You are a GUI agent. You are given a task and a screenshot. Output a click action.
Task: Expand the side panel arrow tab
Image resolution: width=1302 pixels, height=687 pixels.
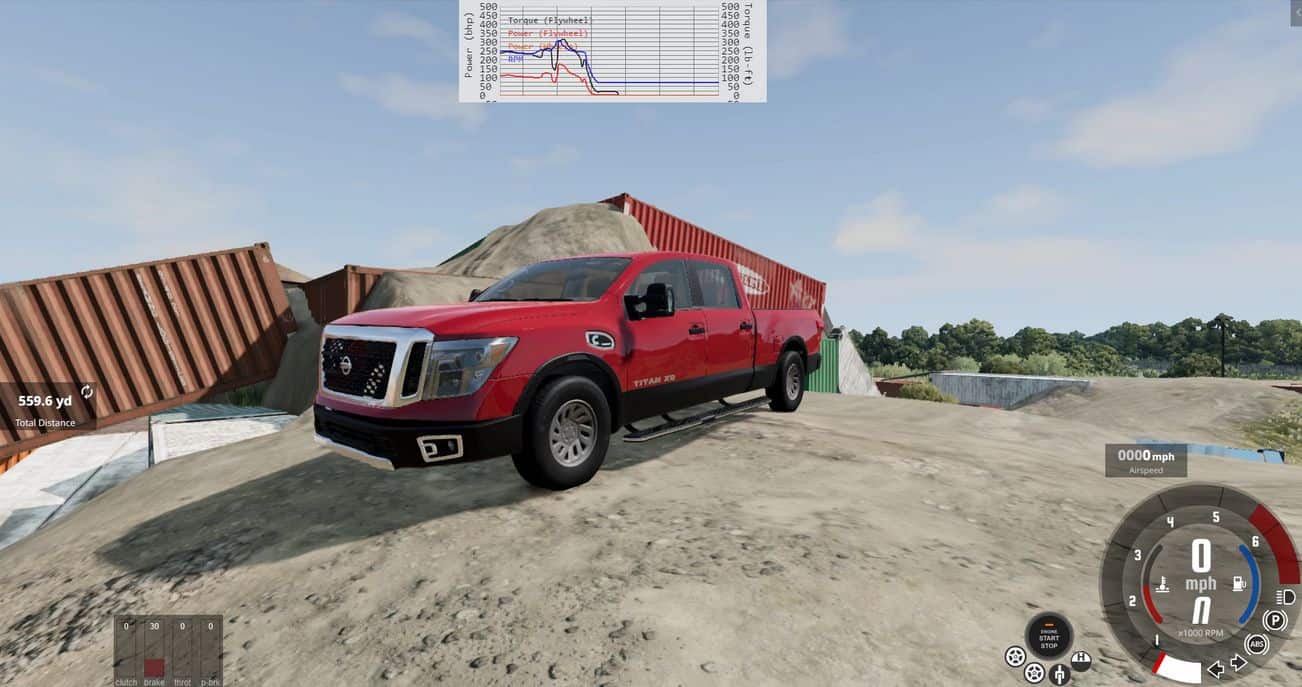pyautogui.click(x=1296, y=11)
